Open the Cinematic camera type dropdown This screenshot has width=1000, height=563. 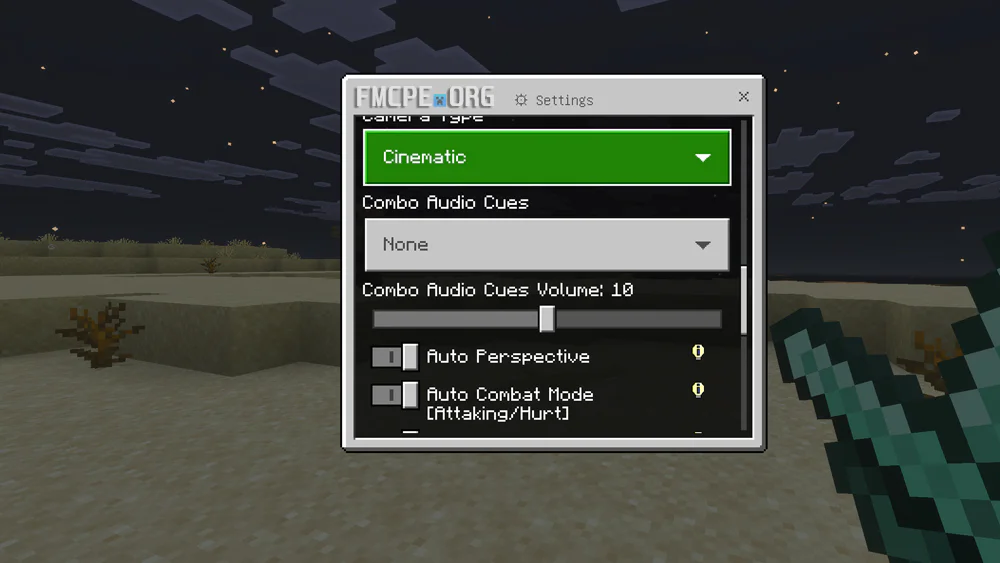pyautogui.click(x=547, y=158)
